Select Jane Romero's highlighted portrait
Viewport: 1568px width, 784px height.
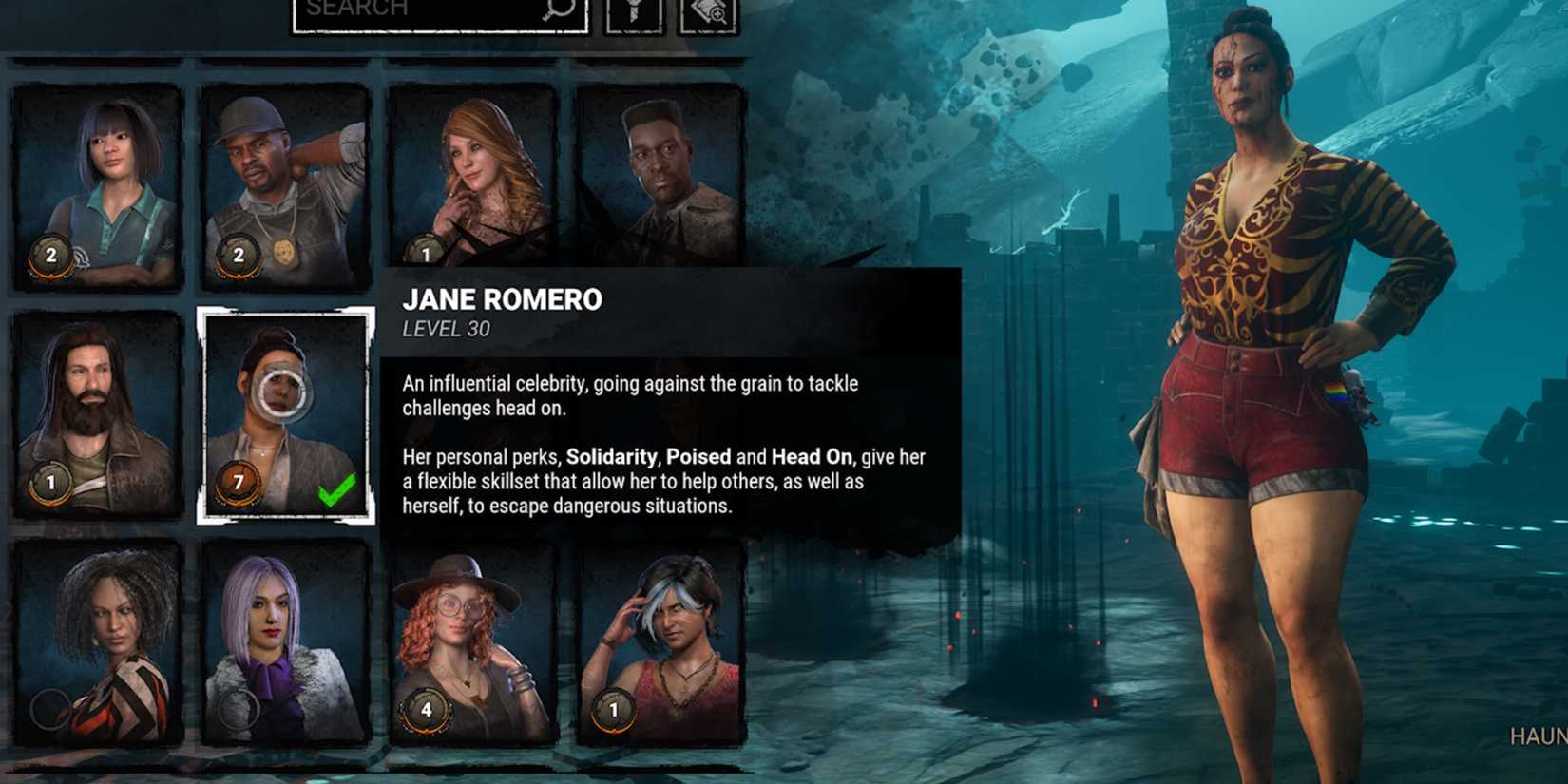pos(285,409)
